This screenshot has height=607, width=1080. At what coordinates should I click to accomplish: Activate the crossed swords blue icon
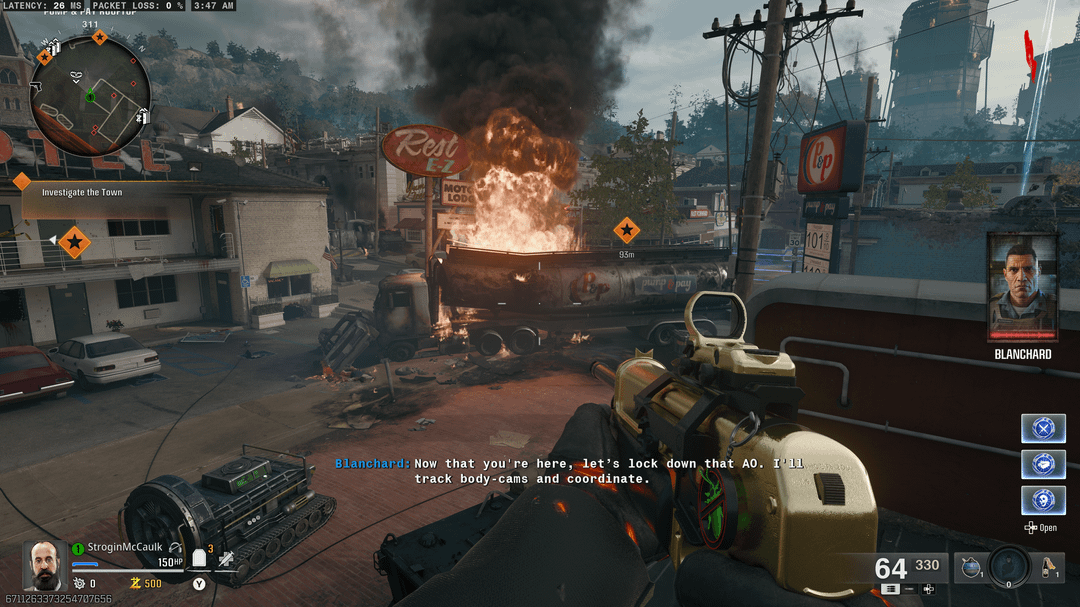pos(1043,428)
